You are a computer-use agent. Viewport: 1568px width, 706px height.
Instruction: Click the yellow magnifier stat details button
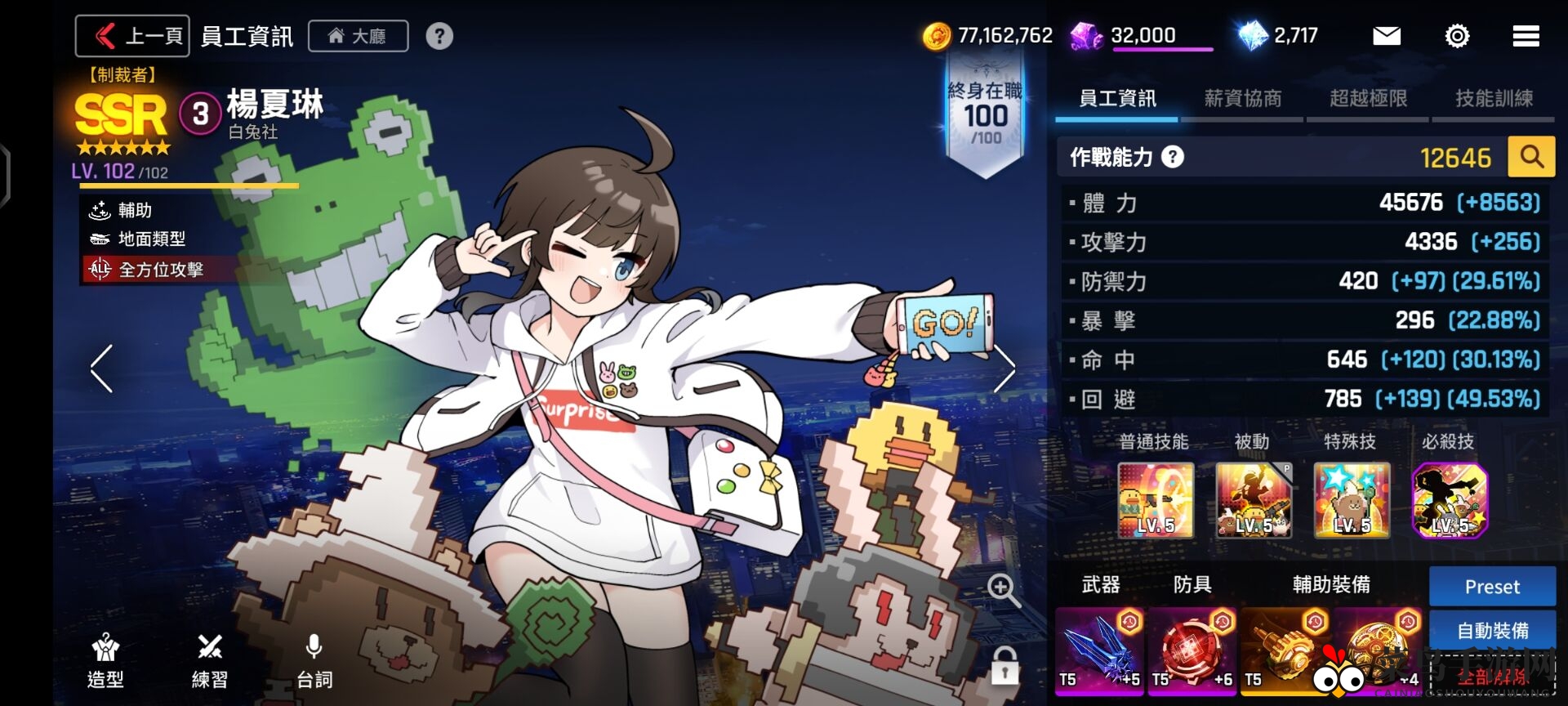pyautogui.click(x=1530, y=157)
